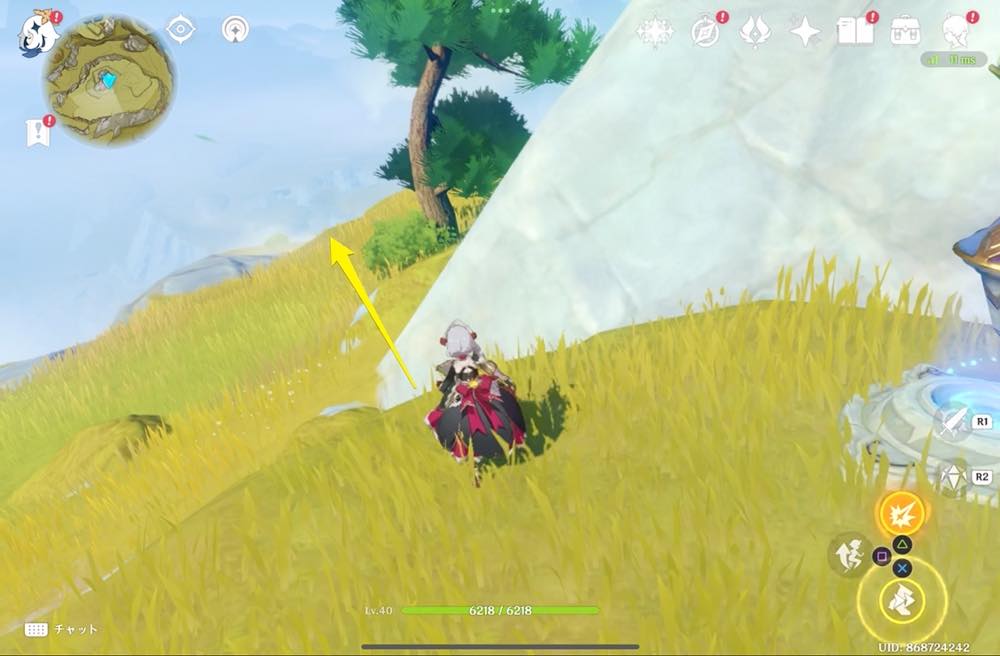The height and width of the screenshot is (656, 1000).
Task: Open the backpack inventory
Action: (x=906, y=31)
